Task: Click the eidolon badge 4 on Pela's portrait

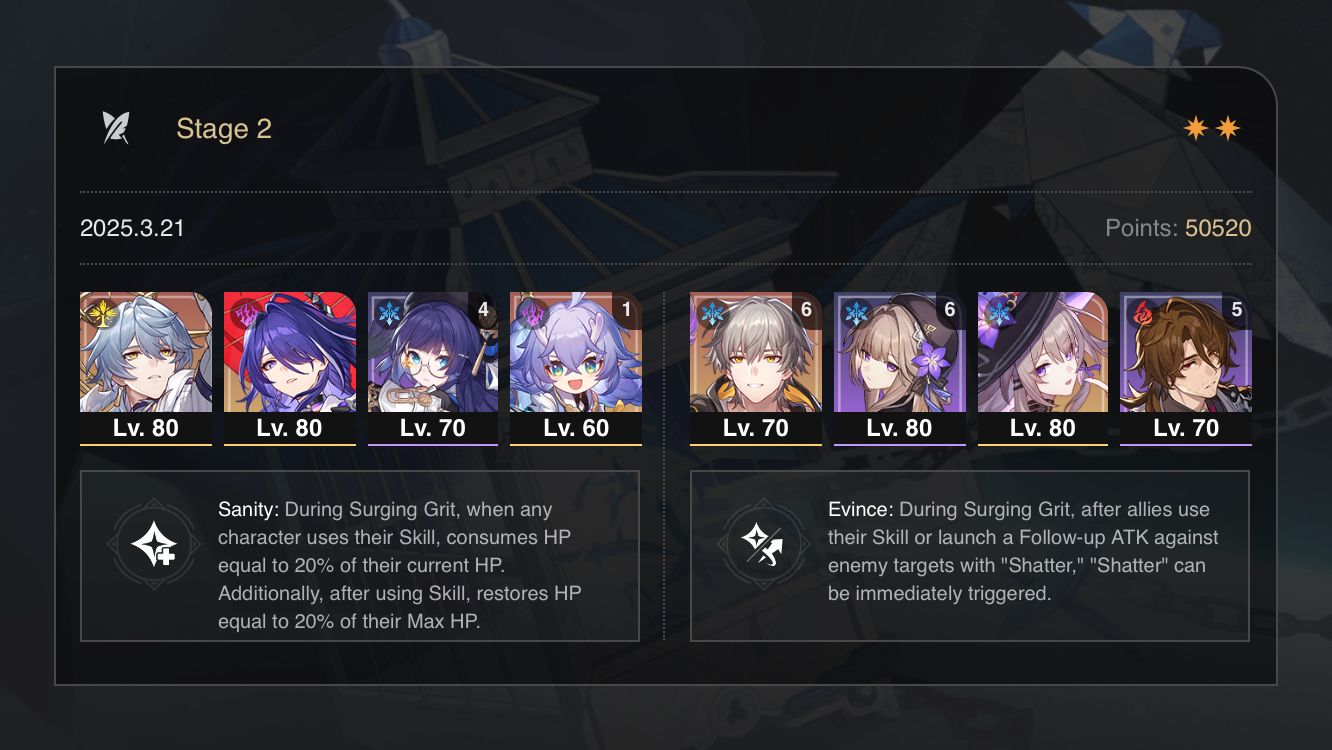Action: tap(483, 309)
